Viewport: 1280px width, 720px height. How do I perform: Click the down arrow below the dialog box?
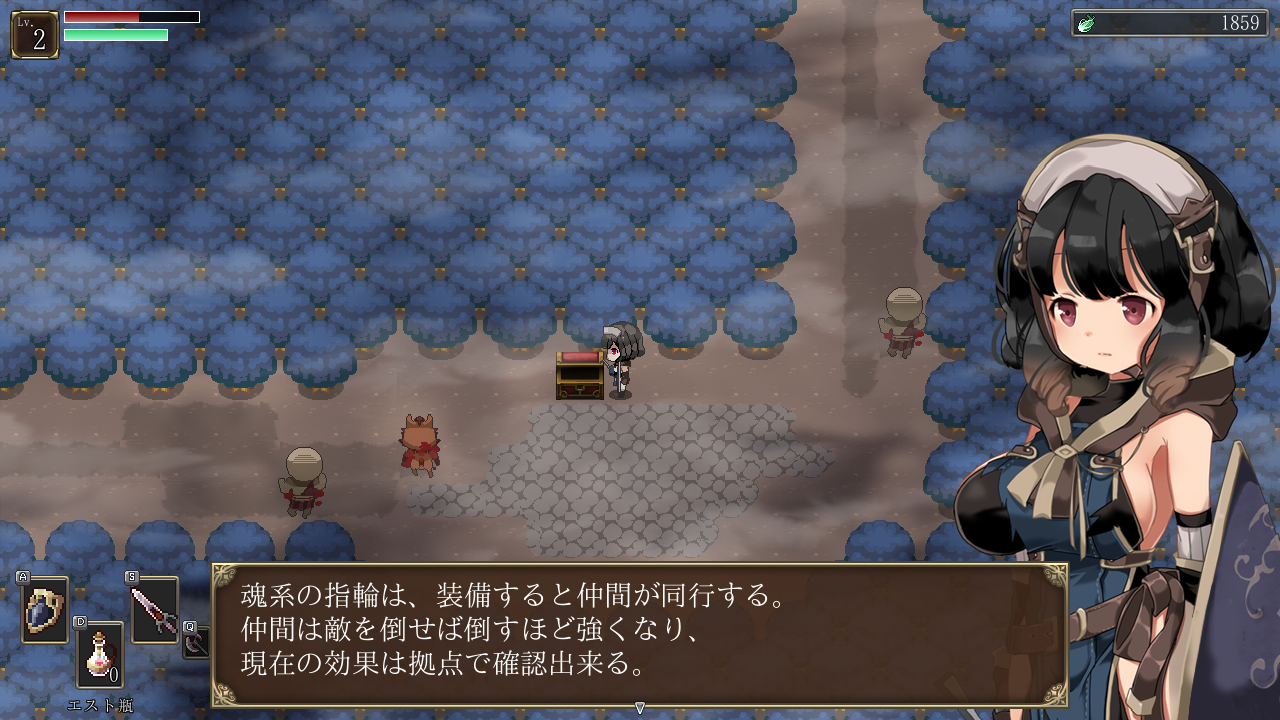tap(640, 706)
